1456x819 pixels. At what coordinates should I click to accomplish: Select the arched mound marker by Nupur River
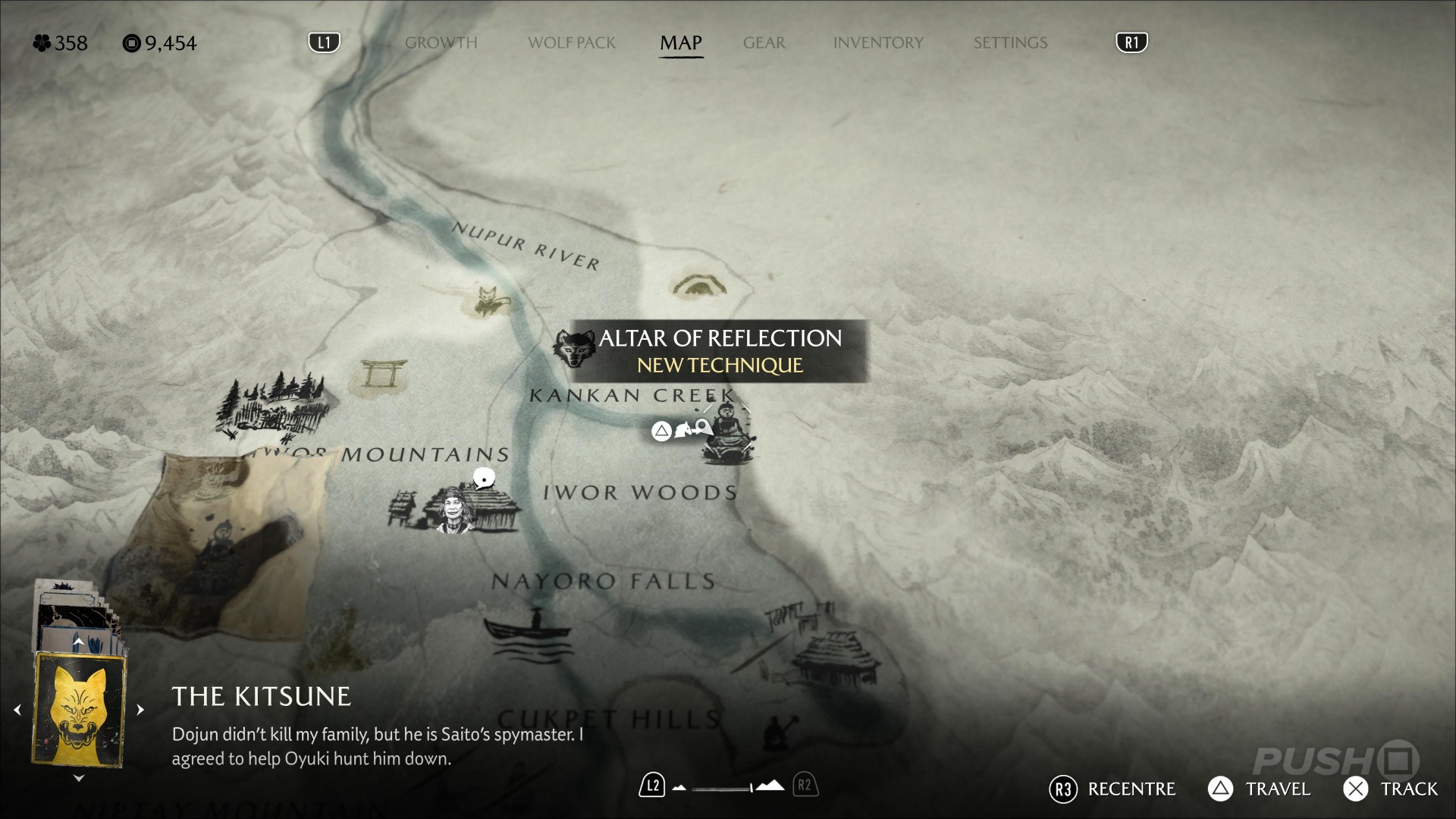(x=698, y=286)
